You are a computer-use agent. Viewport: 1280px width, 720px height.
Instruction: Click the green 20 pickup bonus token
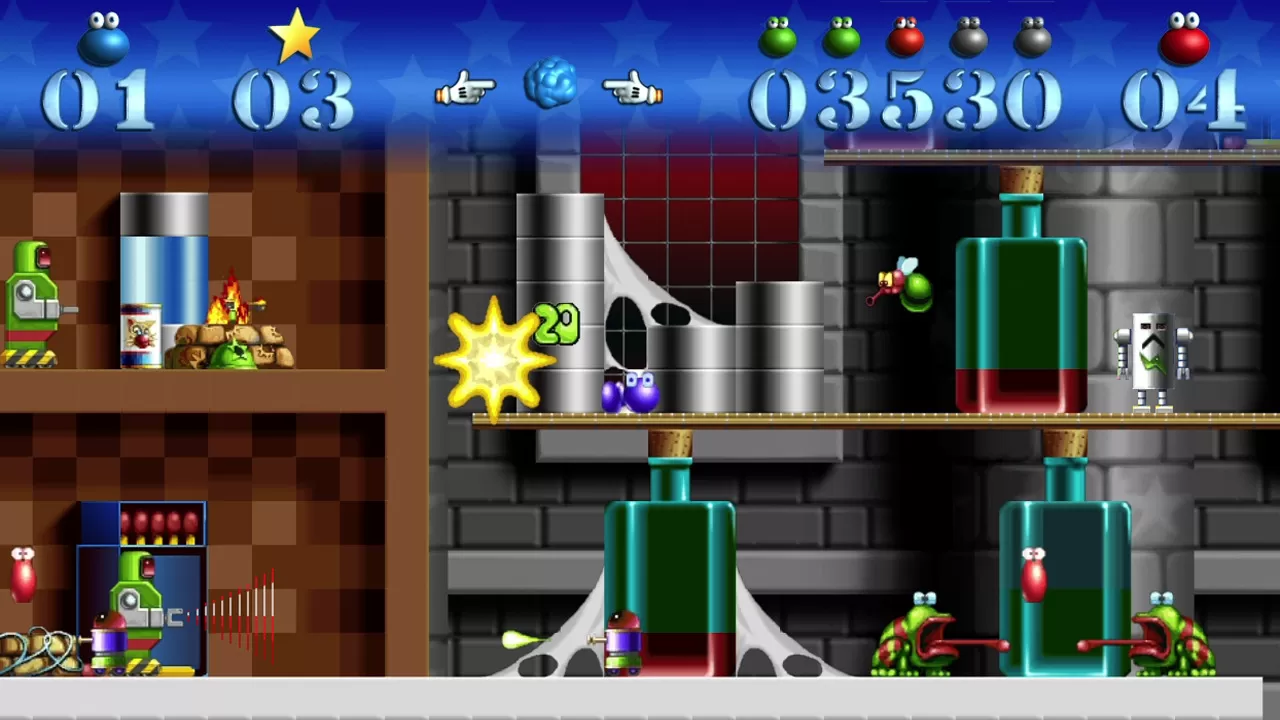(x=558, y=322)
